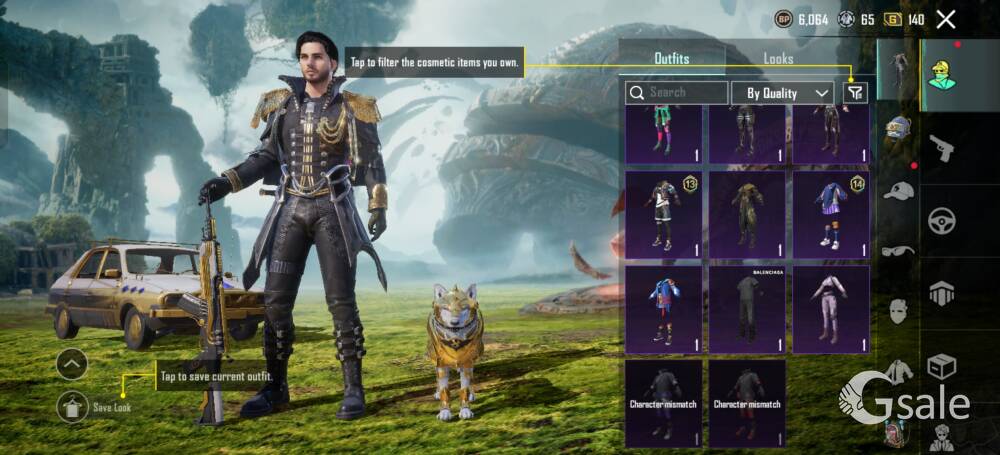This screenshot has width=1000, height=455.
Task: Choose the Balenciaga grey outfit tile
Action: click(747, 309)
